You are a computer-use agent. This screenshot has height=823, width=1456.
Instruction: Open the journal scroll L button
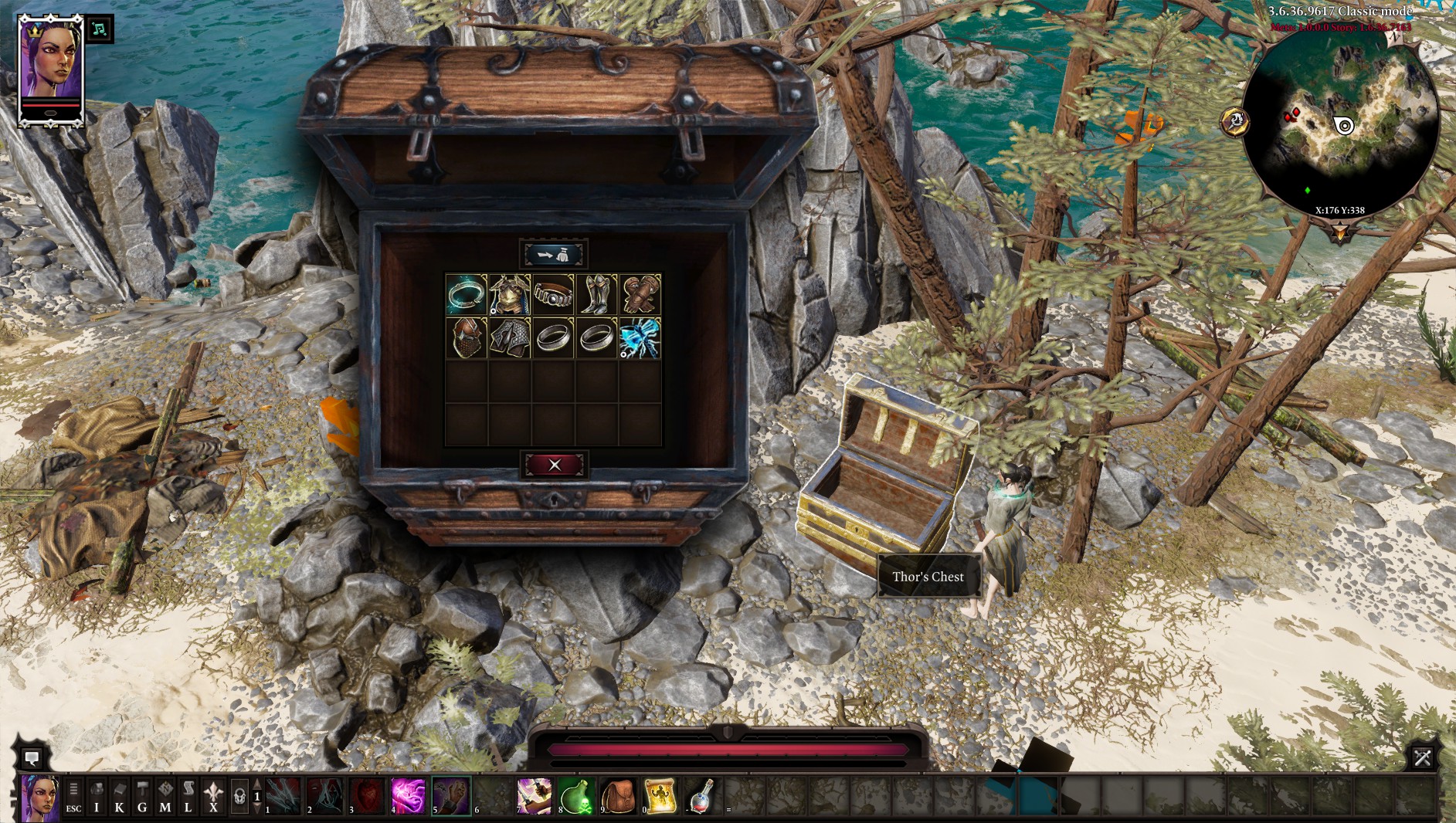(188, 798)
